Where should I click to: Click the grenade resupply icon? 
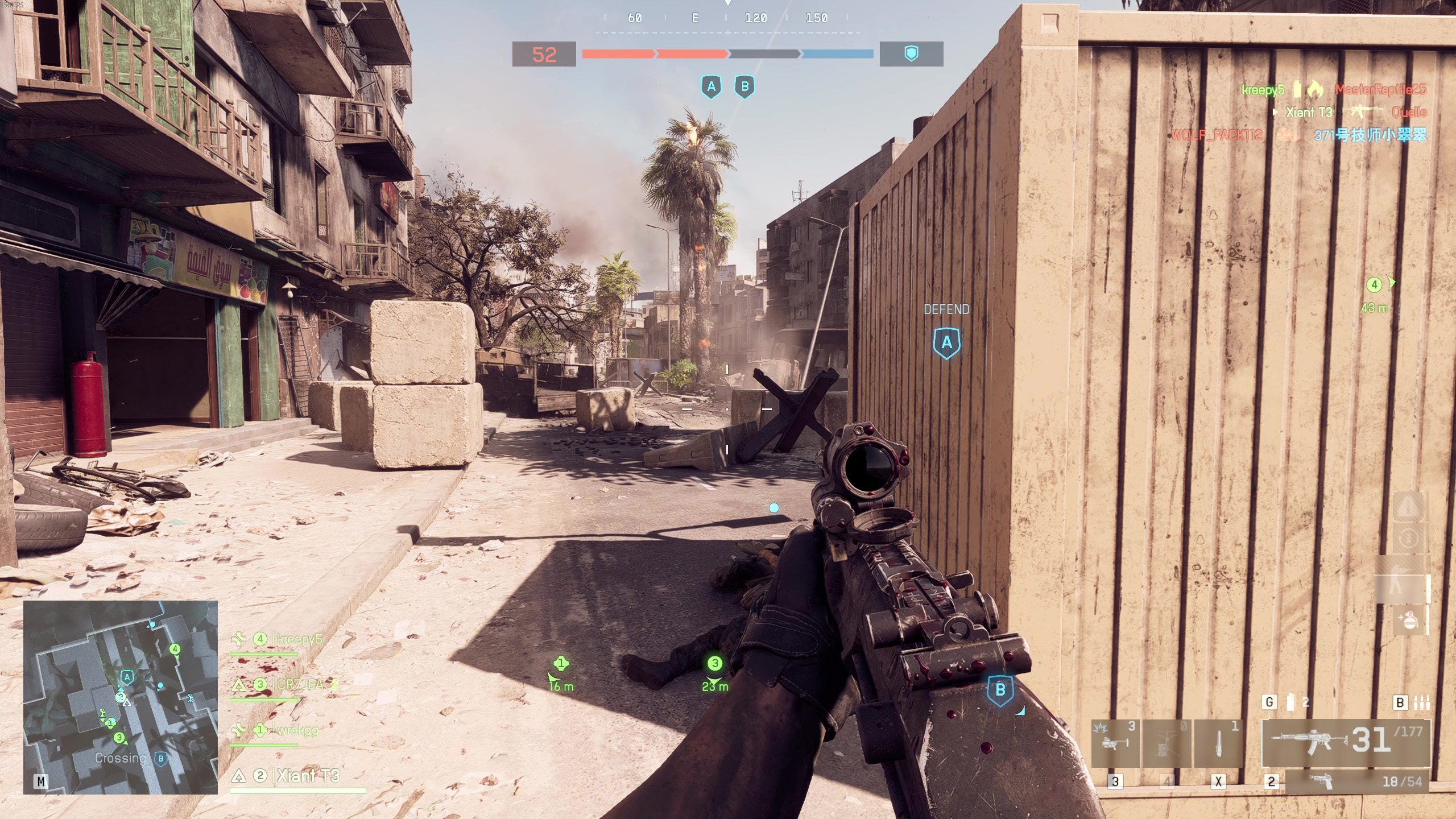coord(1408,620)
